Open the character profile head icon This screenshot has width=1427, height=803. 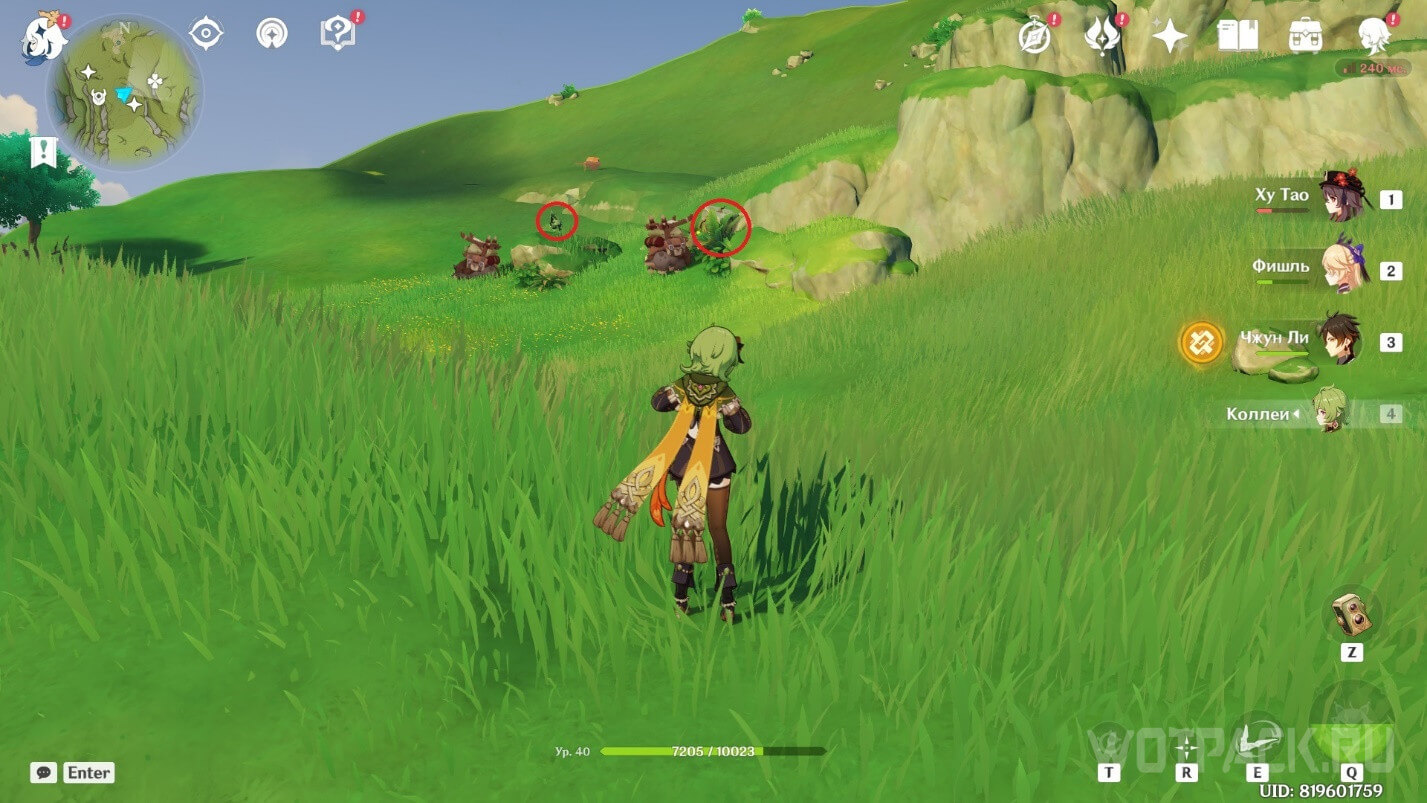[x=1374, y=37]
